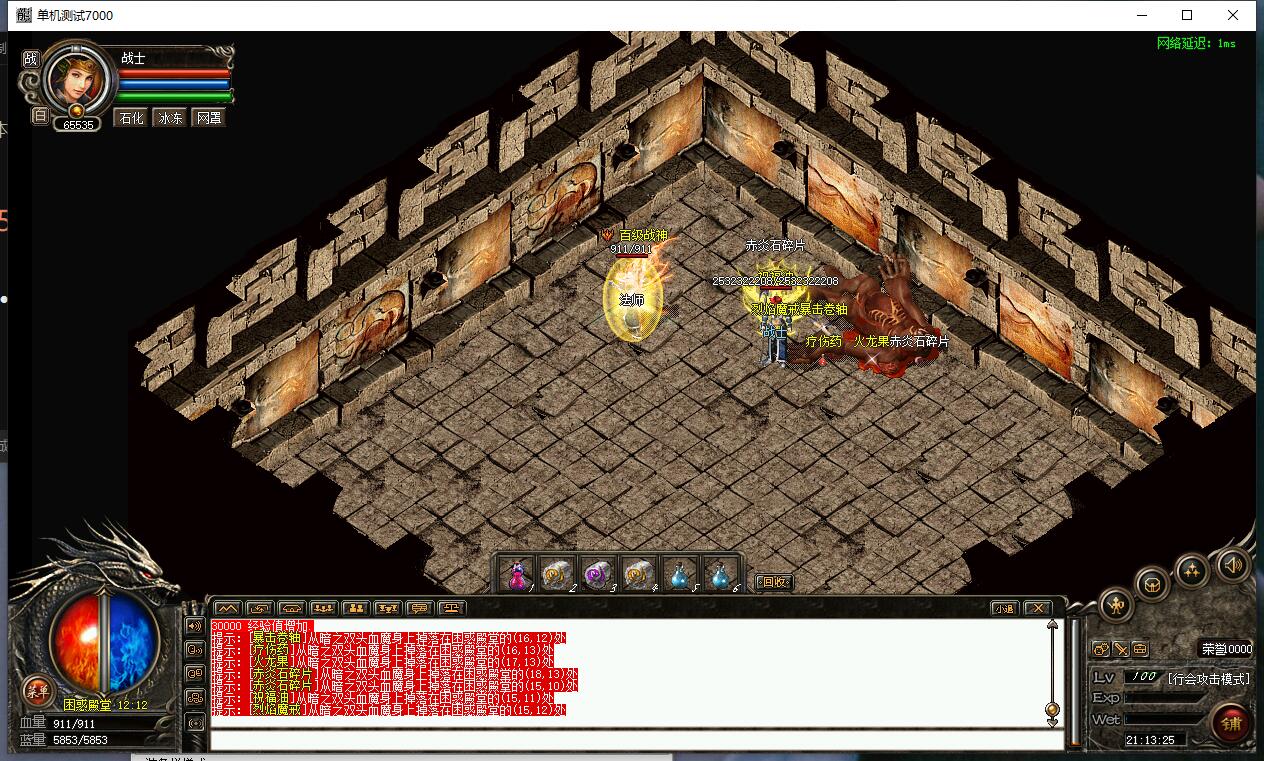The height and width of the screenshot is (761, 1264).
Task: Activate the 网罩 (net) button
Action: tap(208, 118)
